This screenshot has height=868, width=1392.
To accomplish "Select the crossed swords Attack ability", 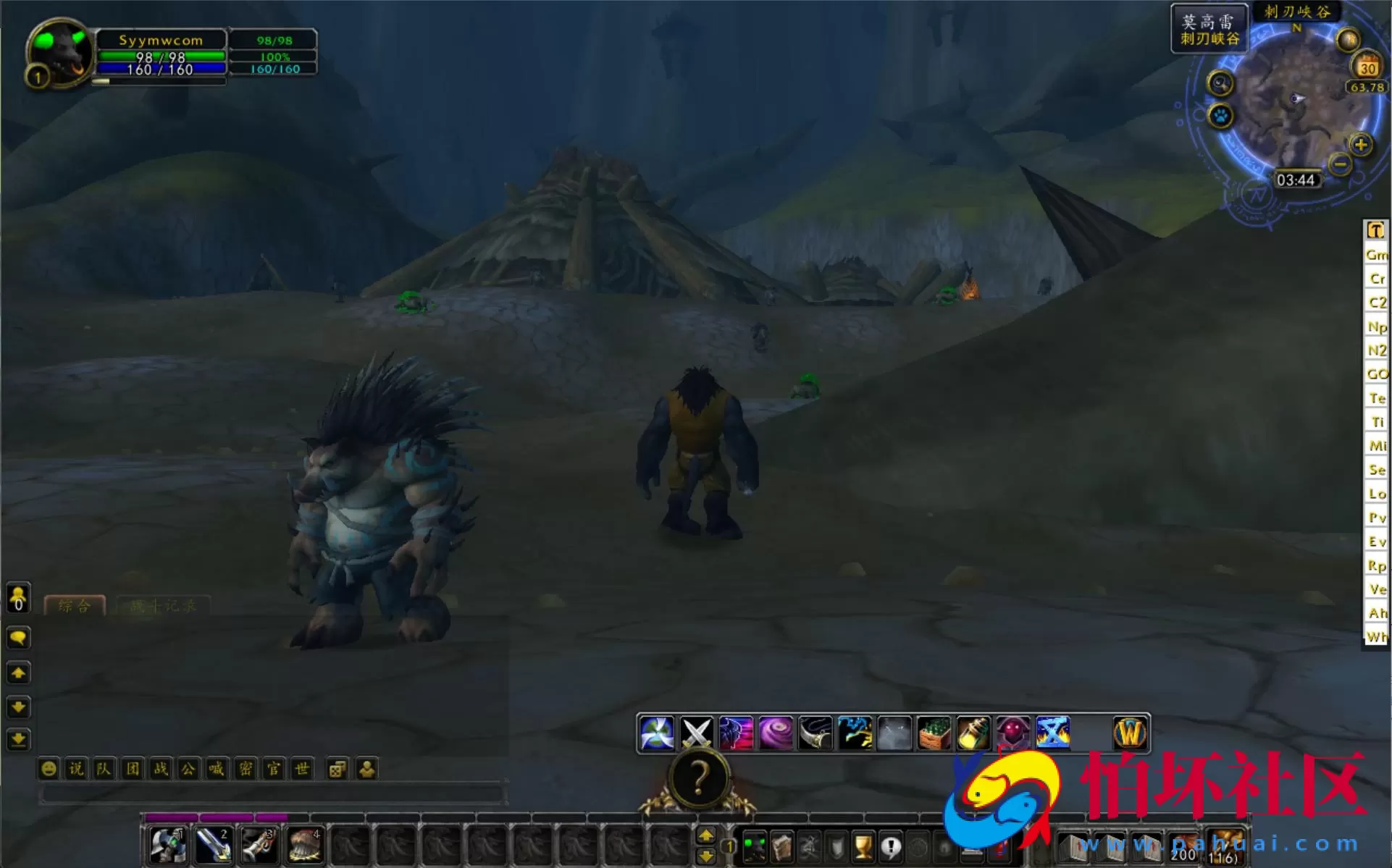I will (x=697, y=733).
